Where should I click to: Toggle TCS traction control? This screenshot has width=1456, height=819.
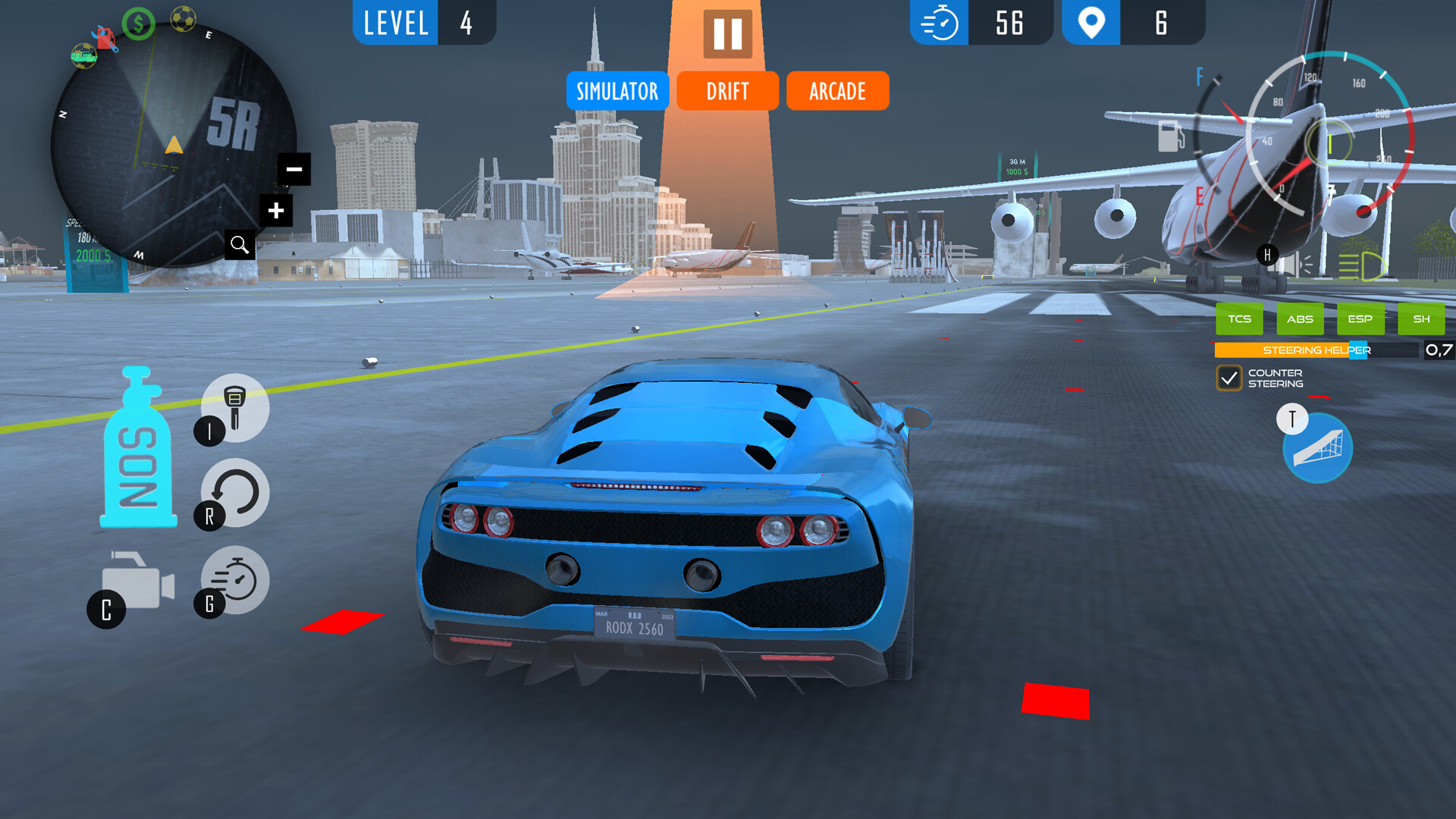pos(1239,319)
